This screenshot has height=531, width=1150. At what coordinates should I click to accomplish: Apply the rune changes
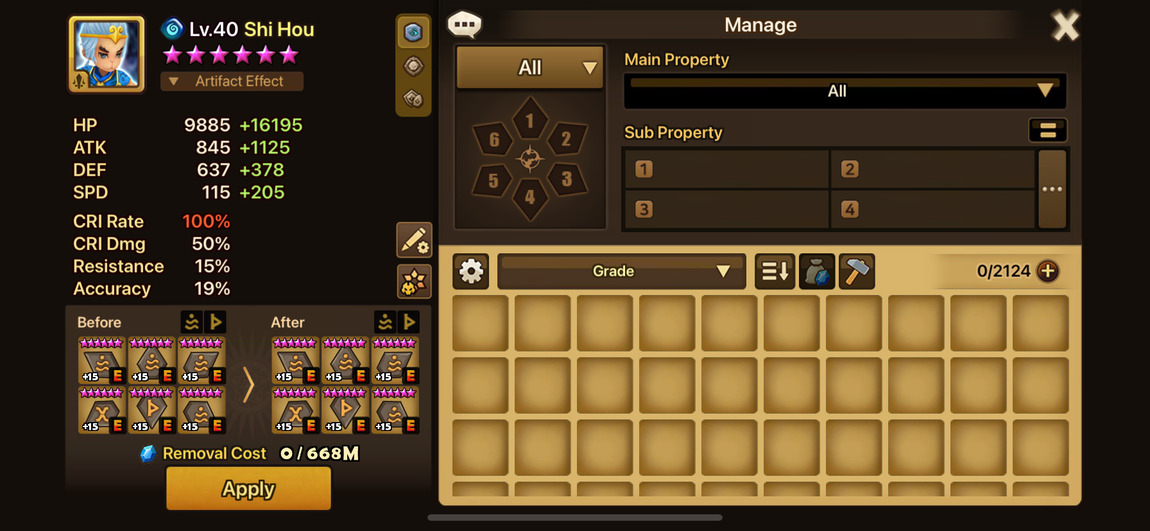point(248,489)
